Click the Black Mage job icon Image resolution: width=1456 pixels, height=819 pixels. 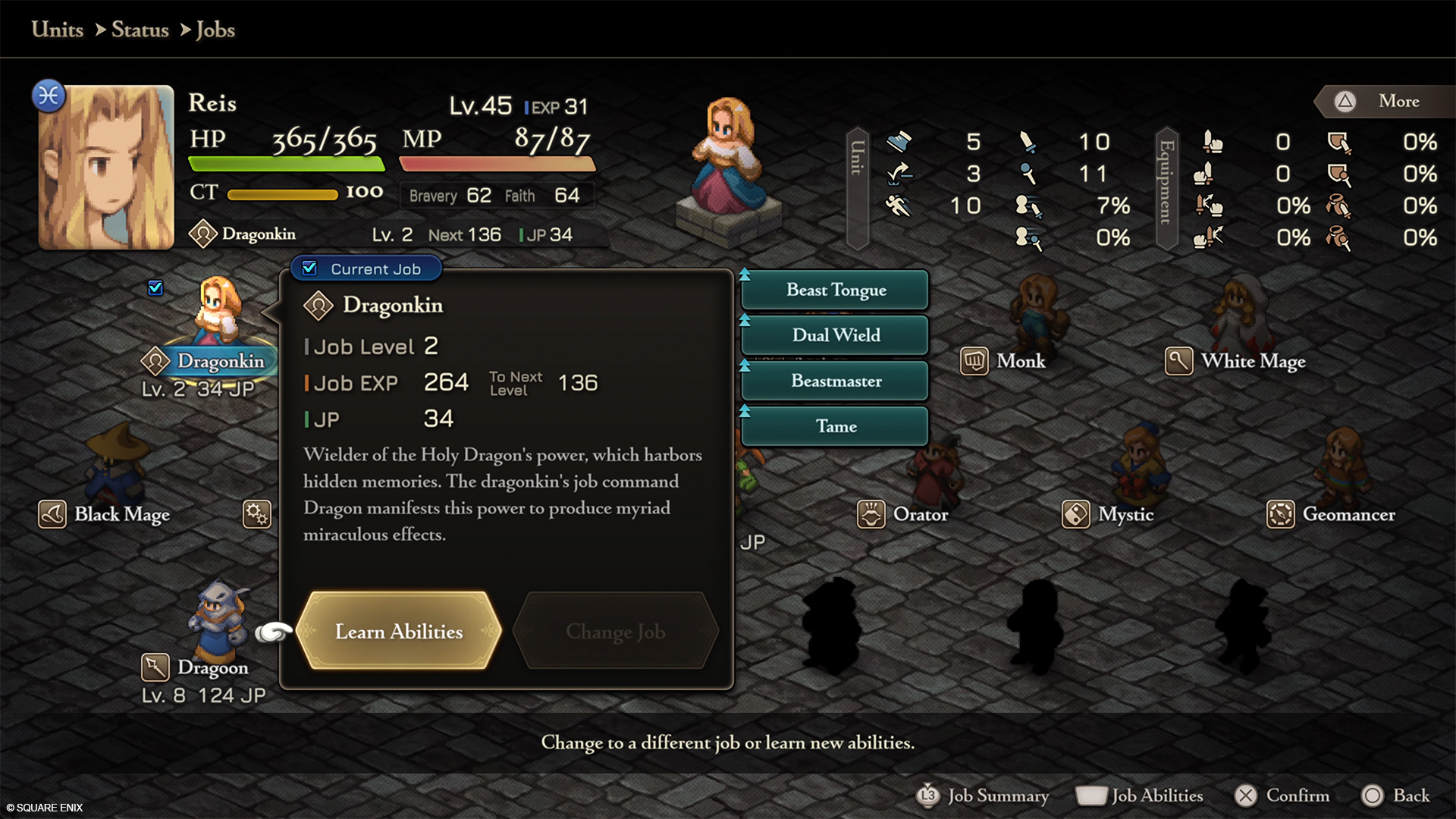[51, 513]
